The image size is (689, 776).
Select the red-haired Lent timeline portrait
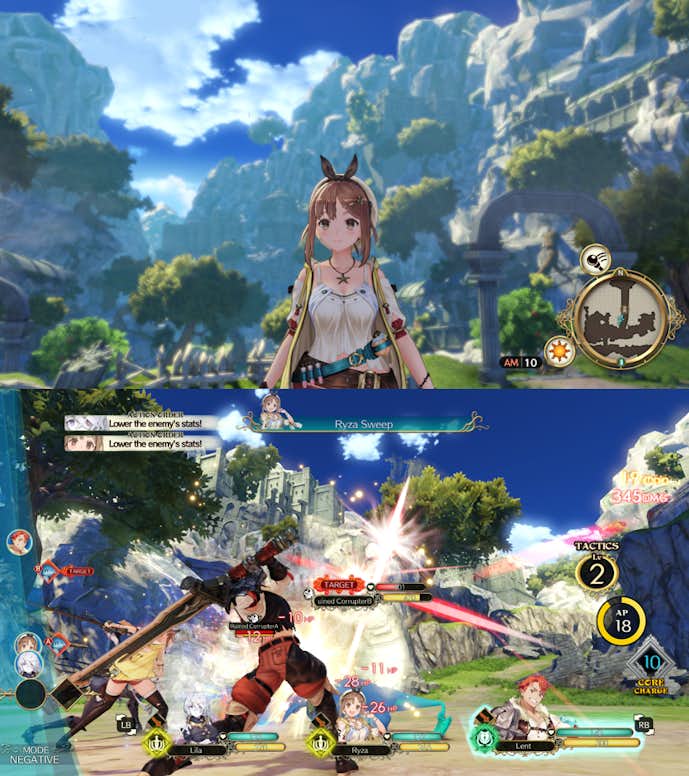[18, 542]
